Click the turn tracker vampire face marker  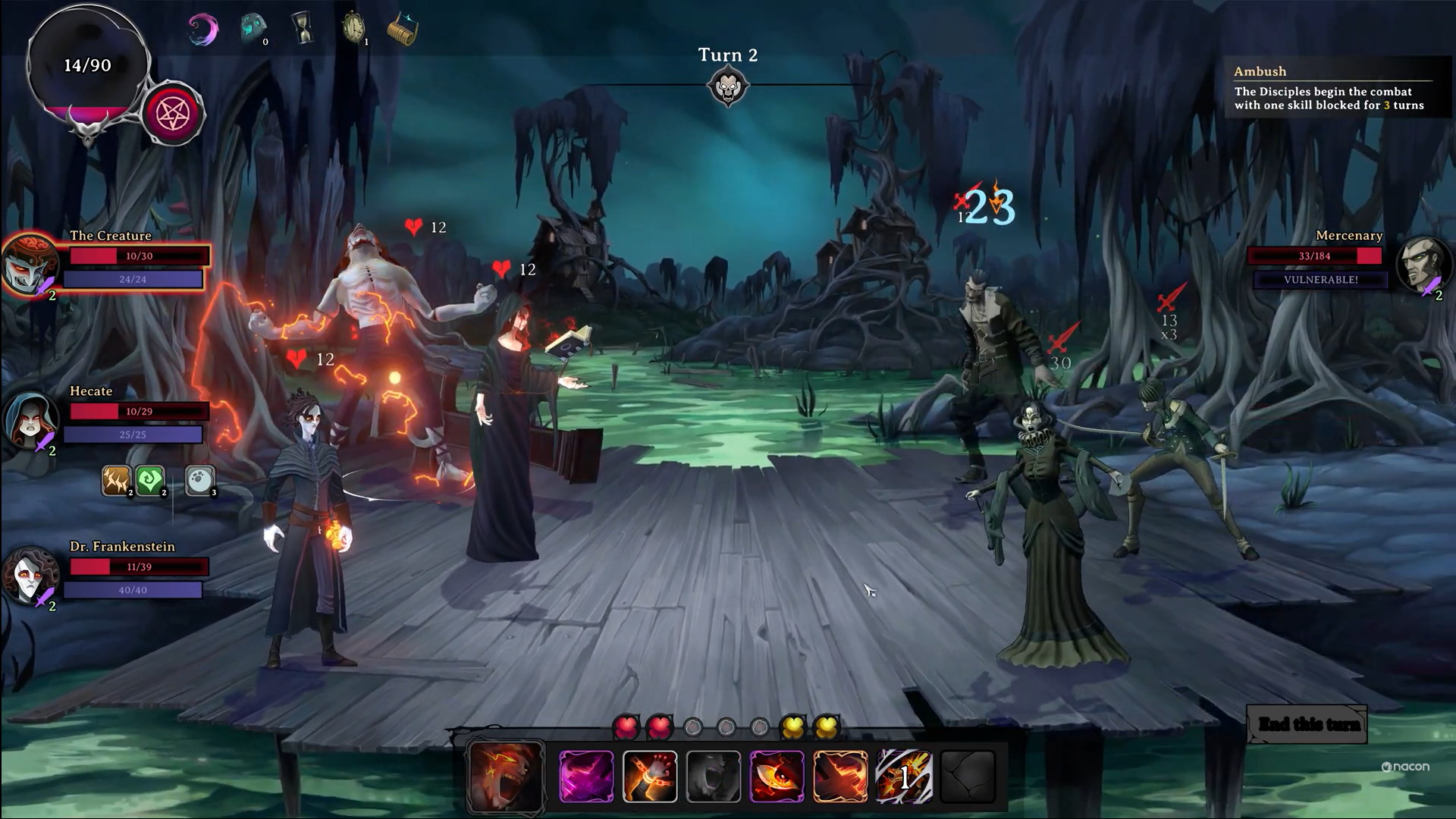tap(727, 87)
